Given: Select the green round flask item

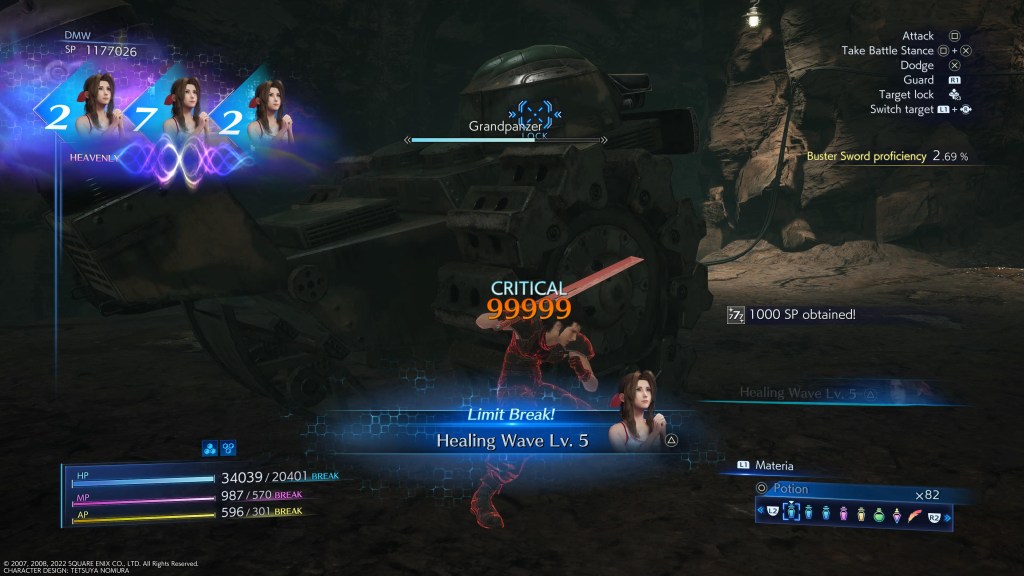Looking at the screenshot, I should click(879, 515).
